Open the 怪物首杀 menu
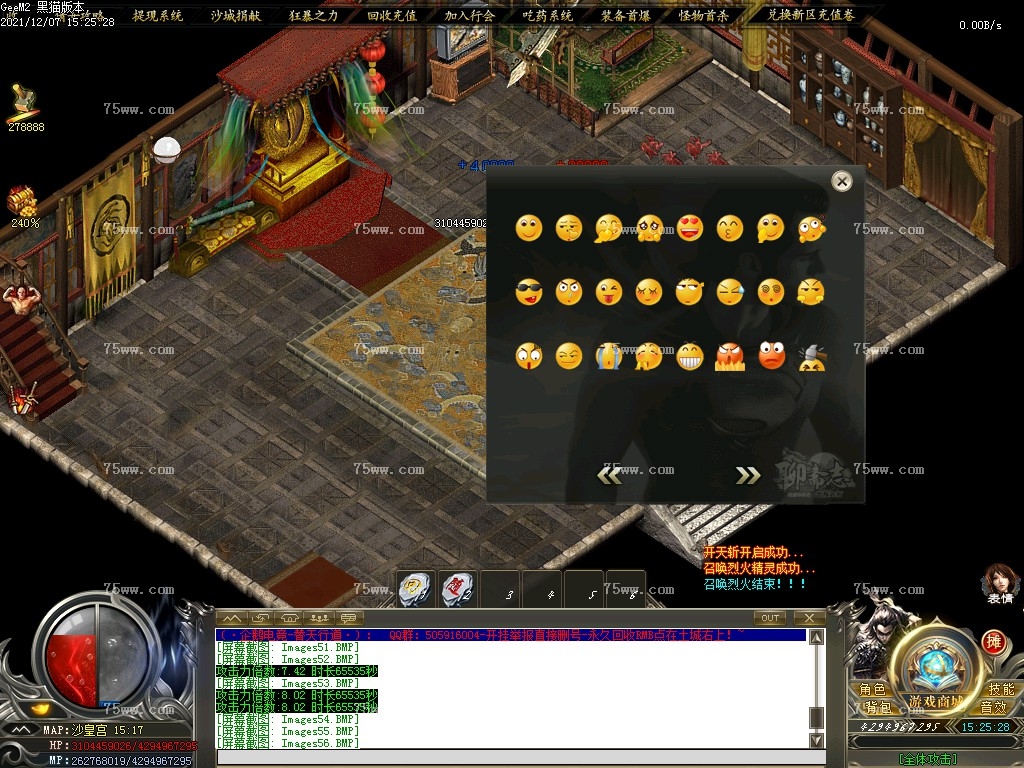The width and height of the screenshot is (1024, 768). pos(704,16)
